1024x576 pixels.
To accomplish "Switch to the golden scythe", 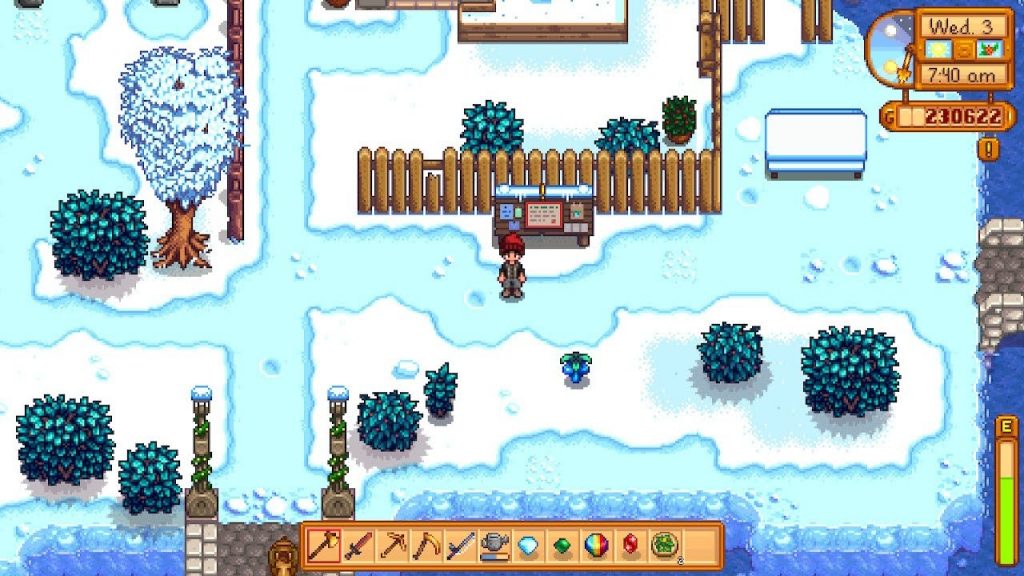I will tap(426, 546).
